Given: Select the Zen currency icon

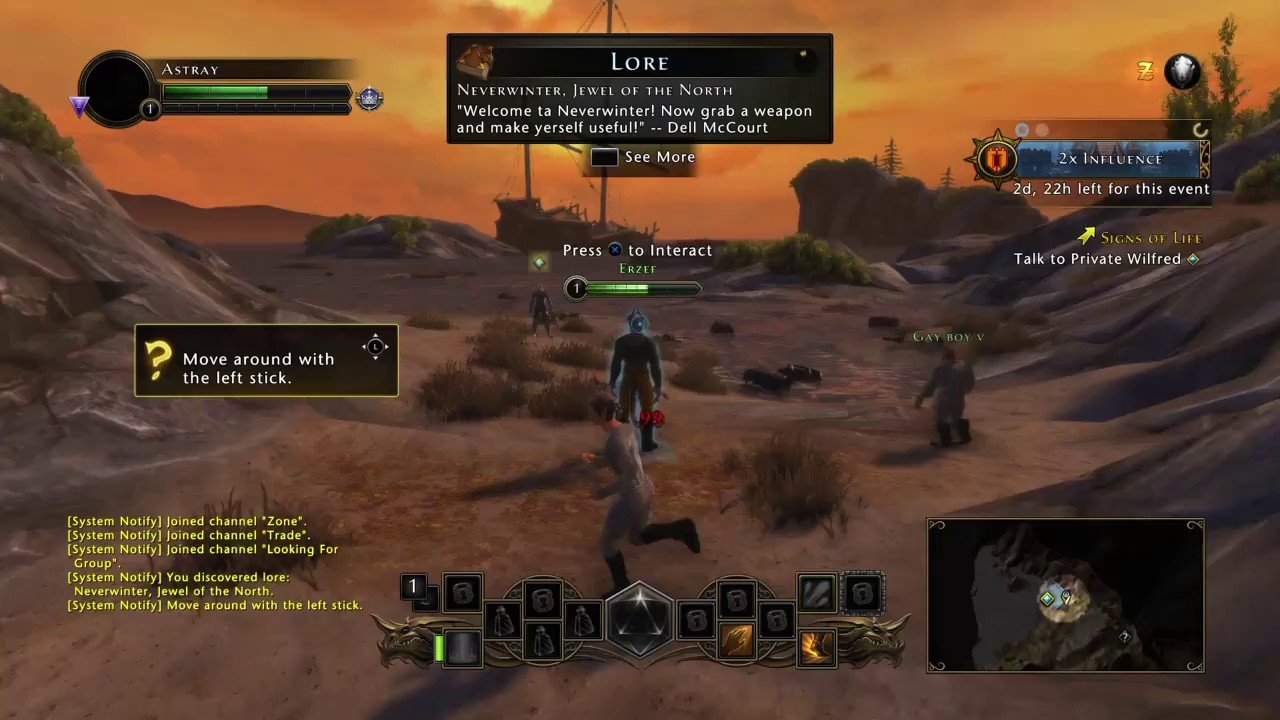Looking at the screenshot, I should pos(1145,71).
